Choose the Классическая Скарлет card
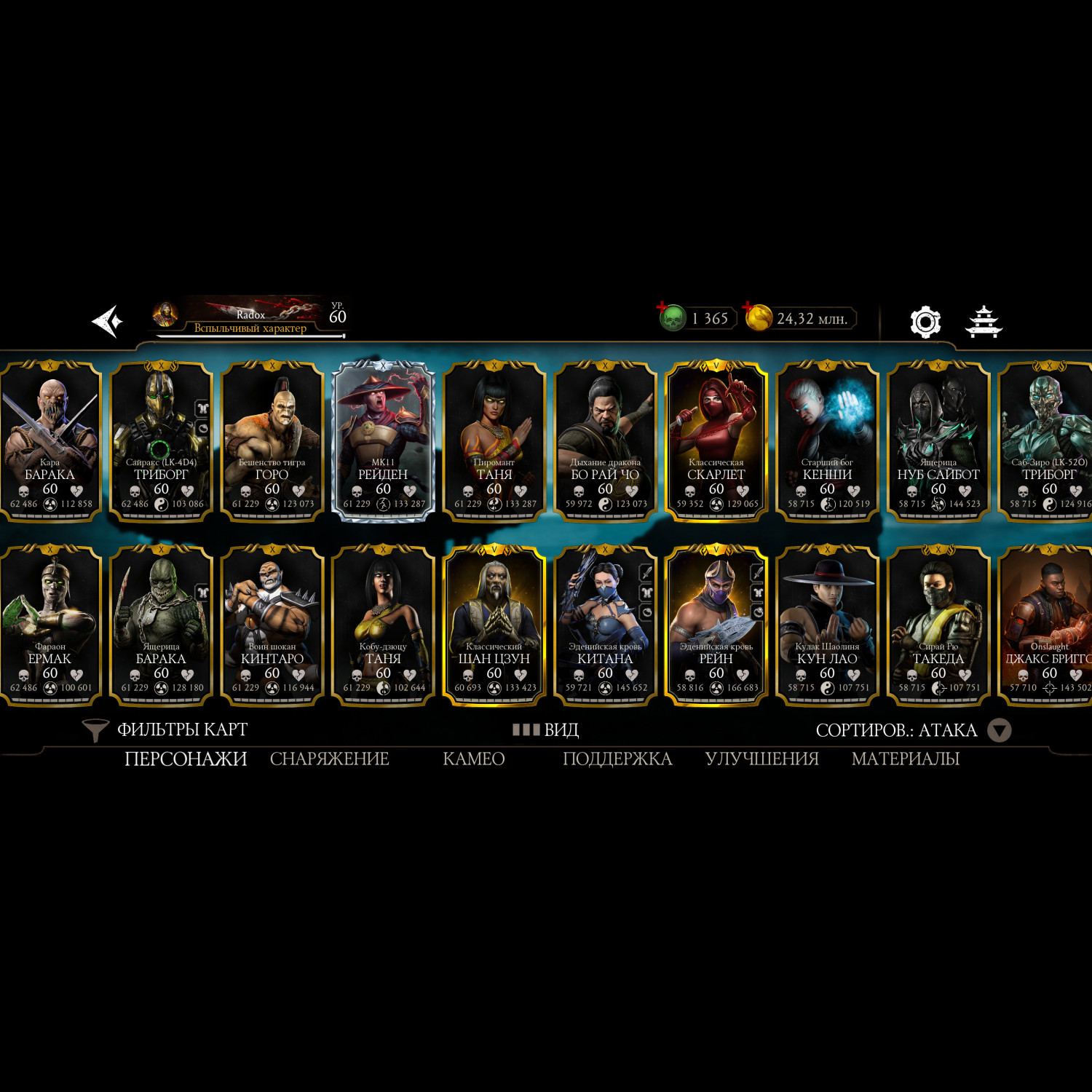The image size is (1092, 1092). tap(716, 442)
